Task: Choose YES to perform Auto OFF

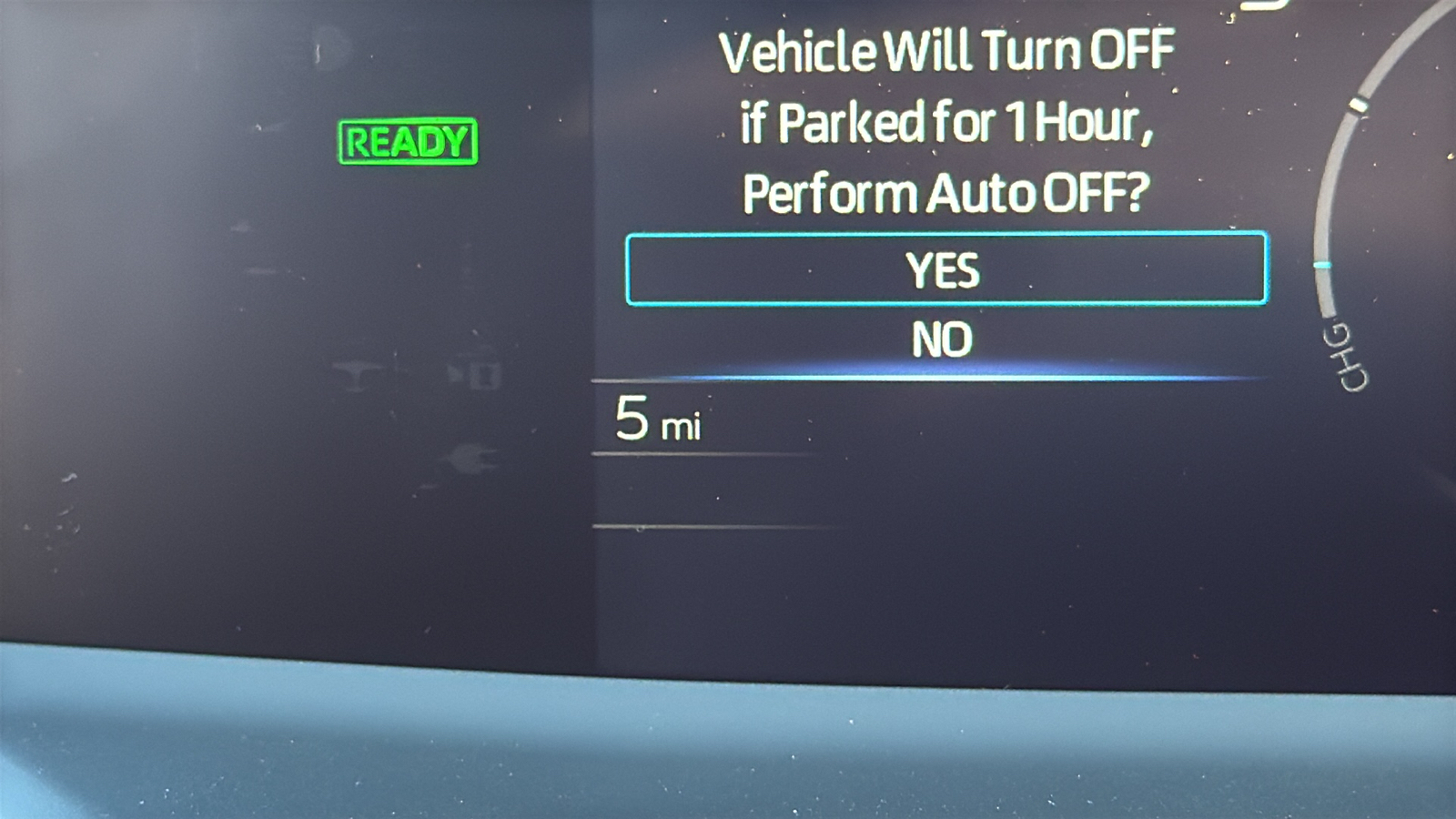Action: point(945,269)
